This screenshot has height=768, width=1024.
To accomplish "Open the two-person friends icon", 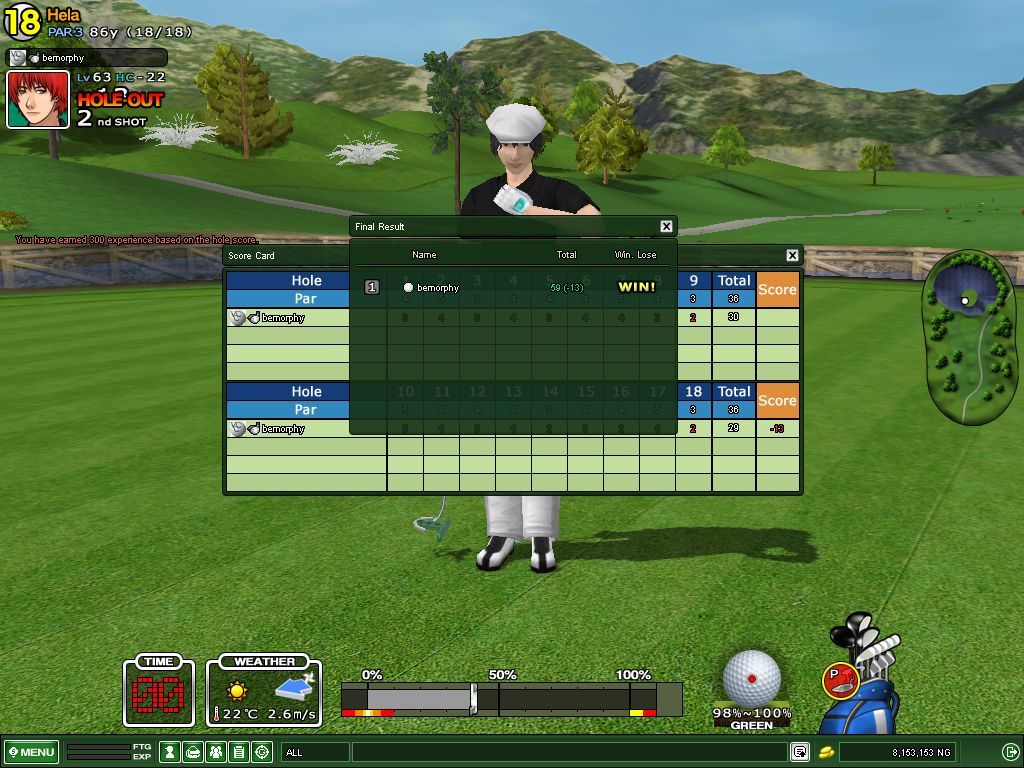I will (x=216, y=752).
